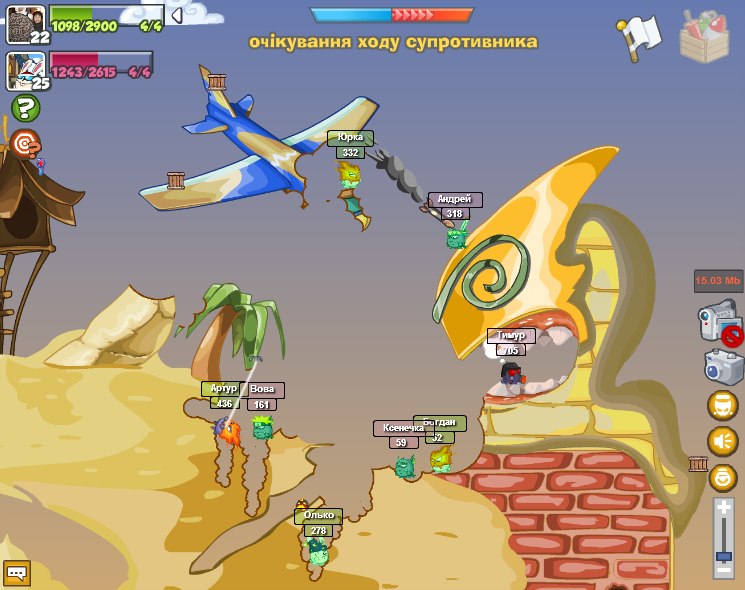Viewport: 745px width, 590px height.
Task: Zoom in with the plus button
Action: pyautogui.click(x=724, y=508)
